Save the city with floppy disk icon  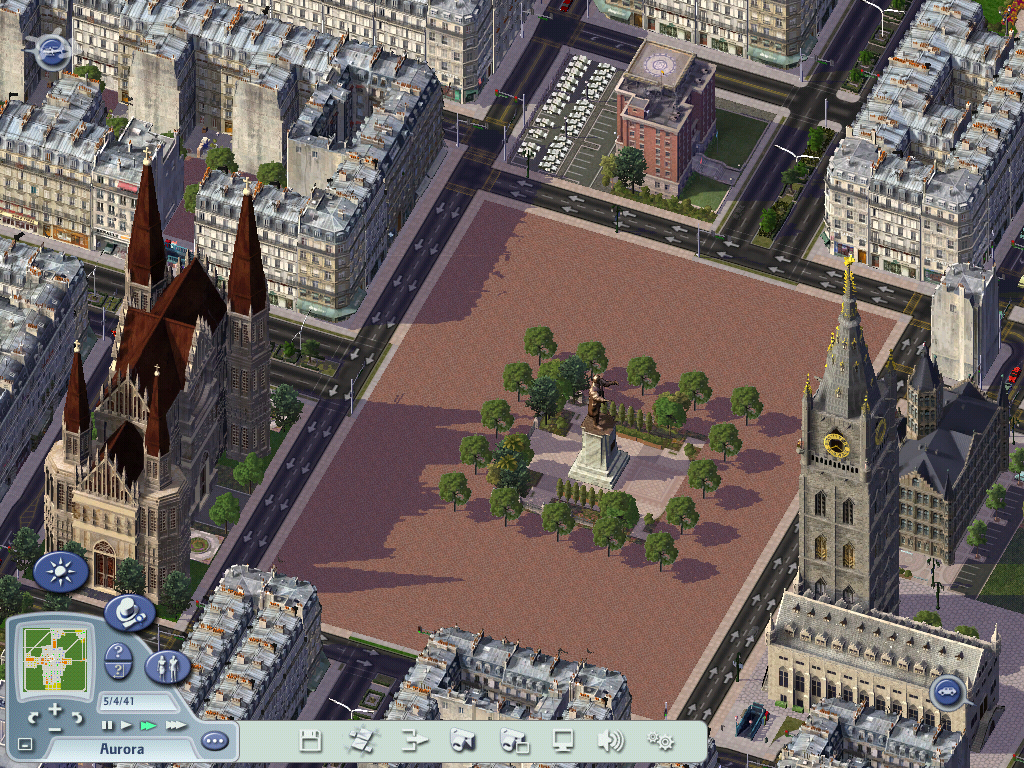310,741
